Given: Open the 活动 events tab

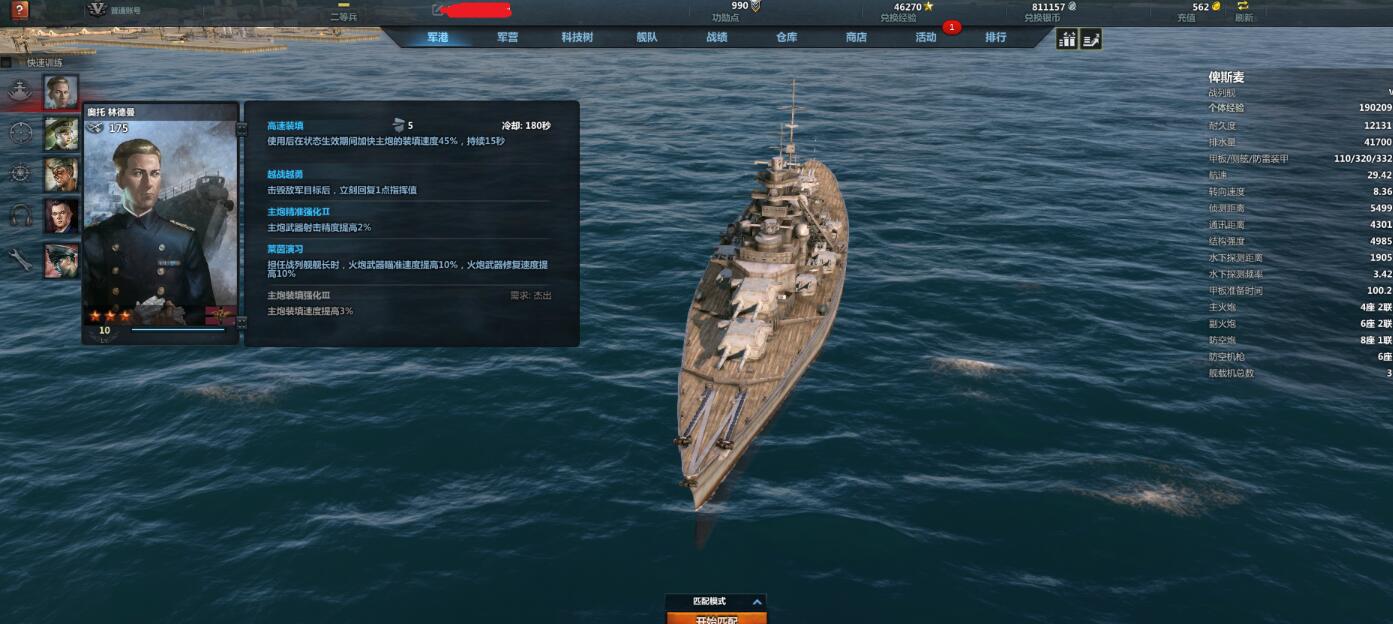Looking at the screenshot, I should click(x=926, y=38).
